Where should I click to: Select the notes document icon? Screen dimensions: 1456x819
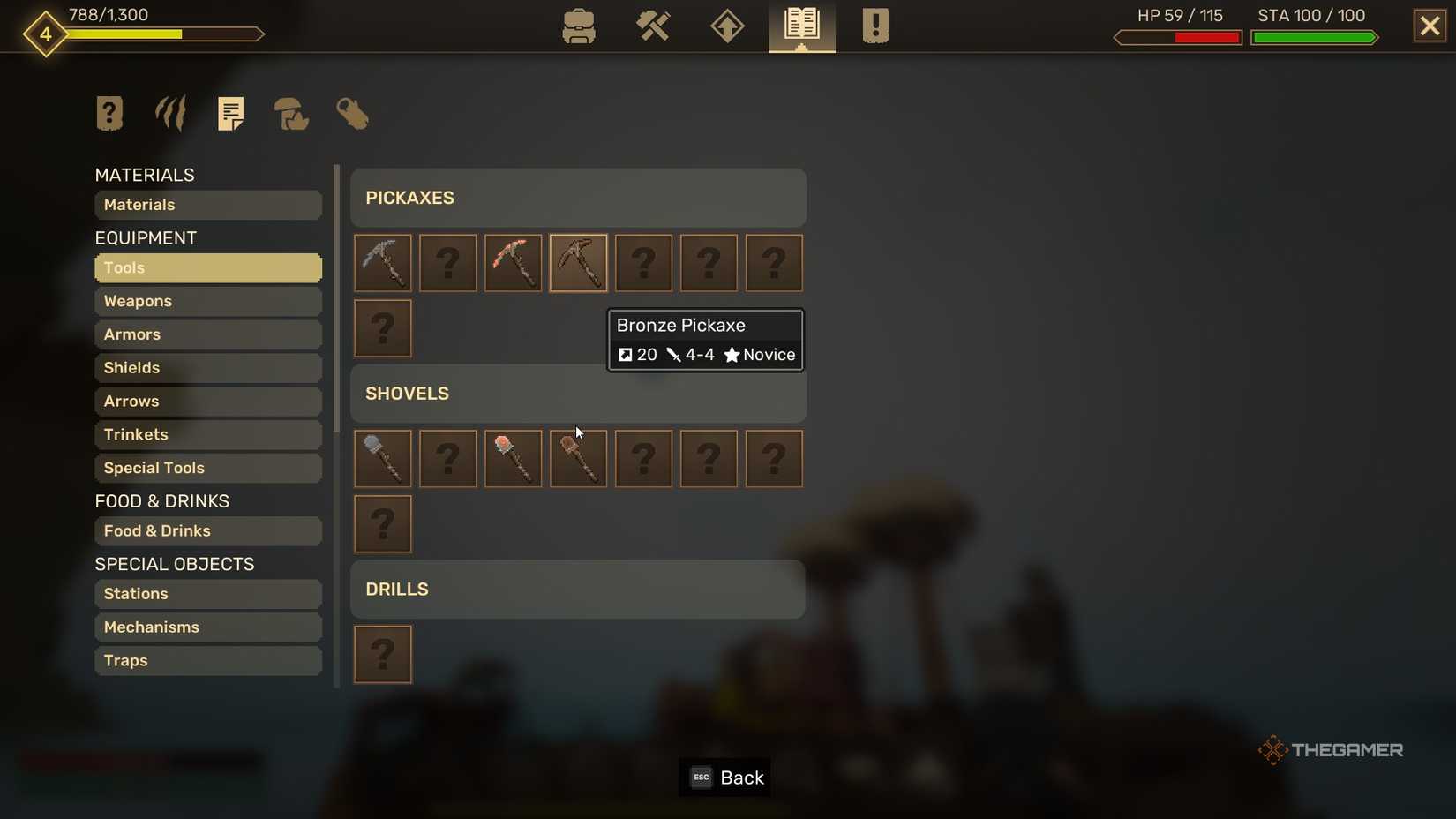231,113
